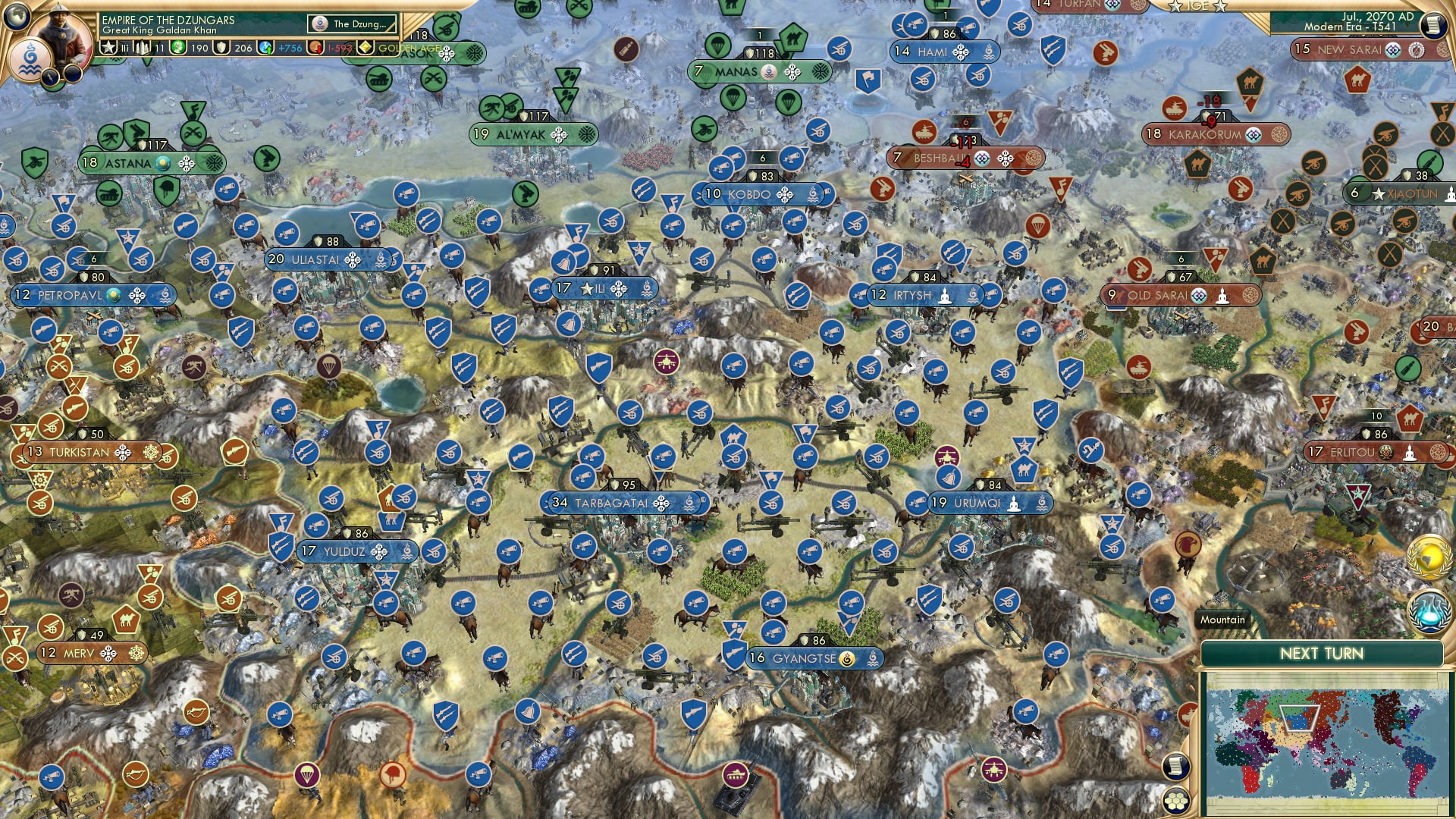Toggle the hex grid icon near the minimap
1456x819 pixels.
click(x=1175, y=802)
